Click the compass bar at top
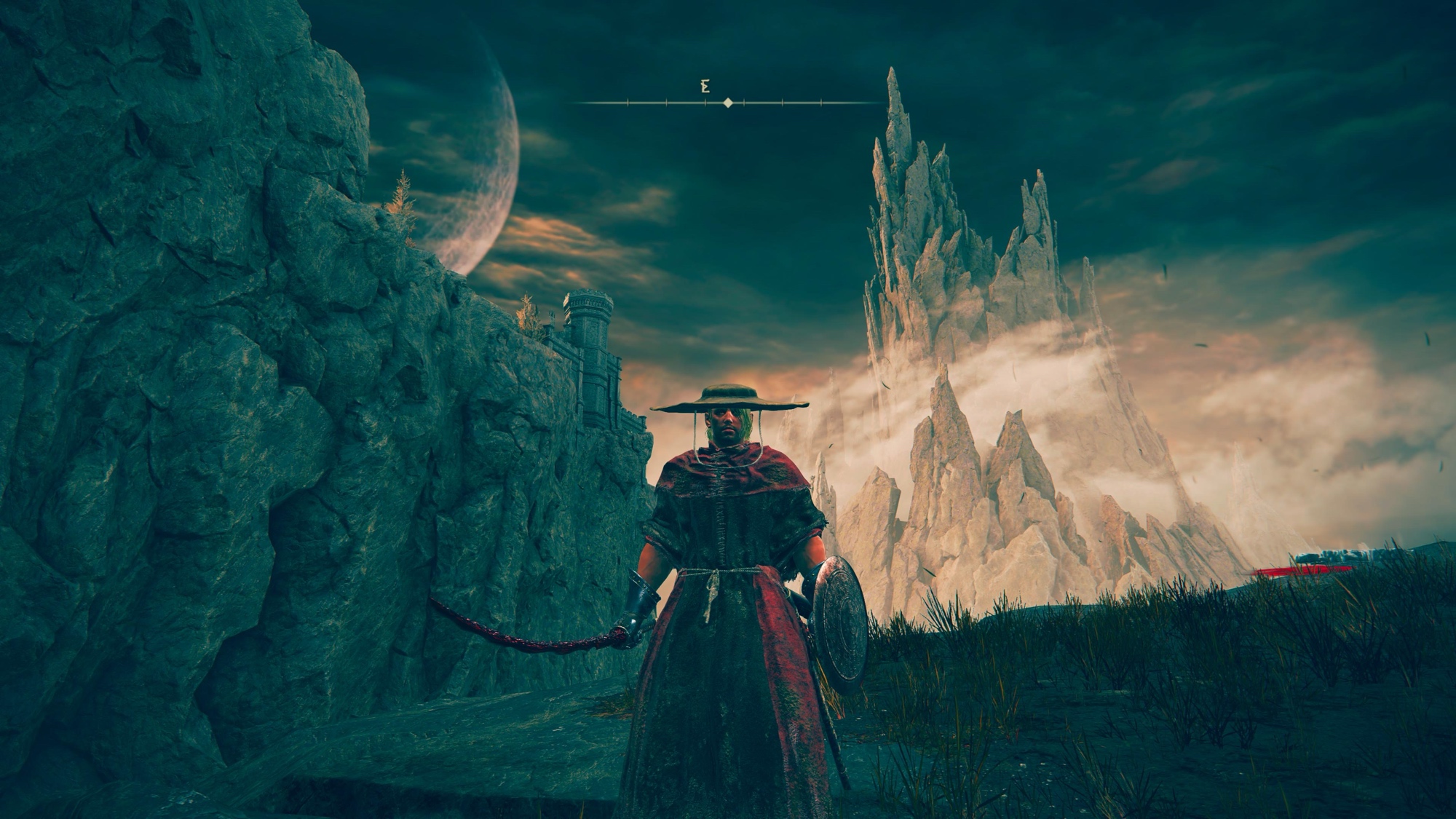Viewport: 1456px width, 819px height. [728, 103]
